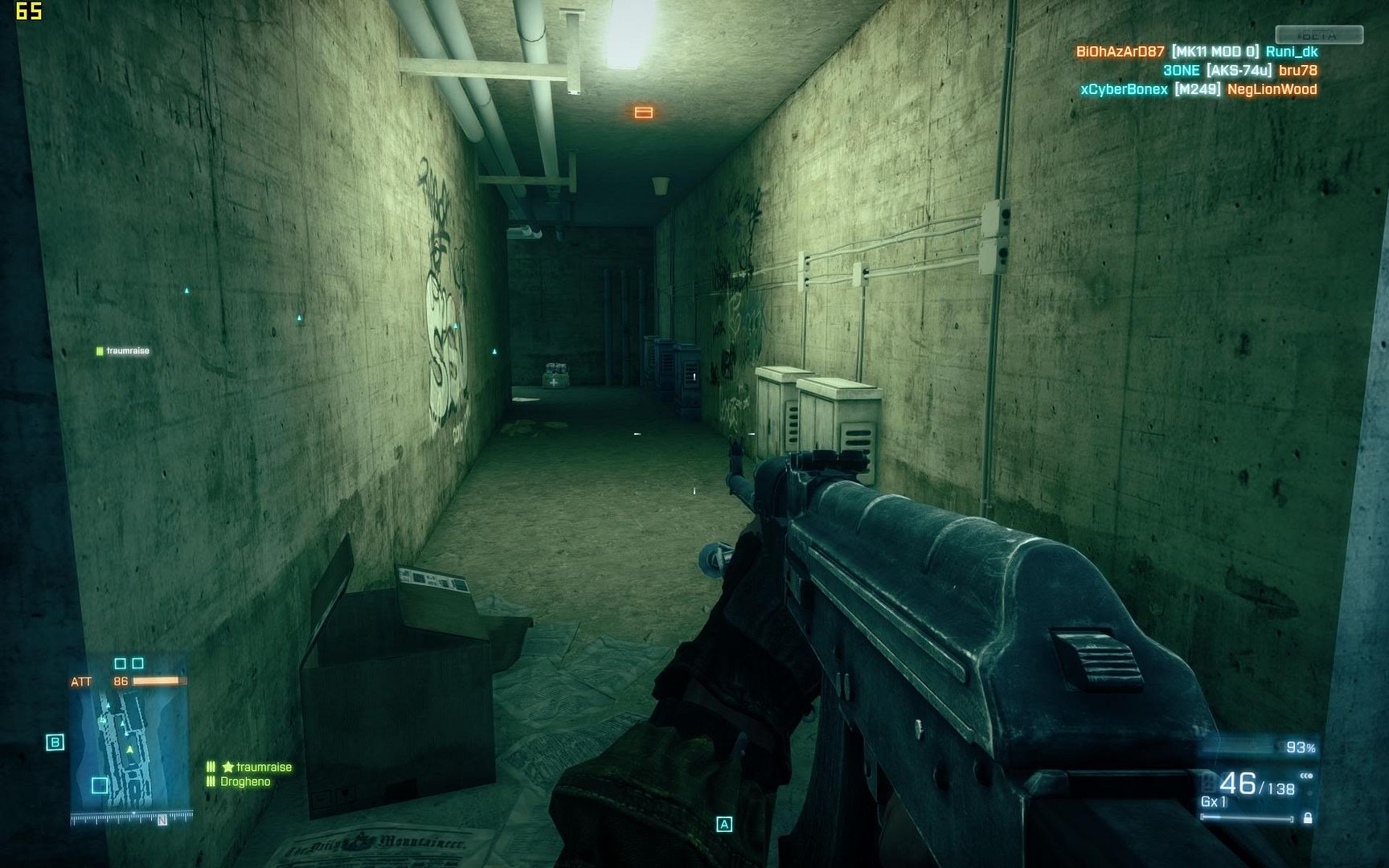The height and width of the screenshot is (868, 1389).
Task: Select Drogheno in the squad list
Action: [245, 781]
